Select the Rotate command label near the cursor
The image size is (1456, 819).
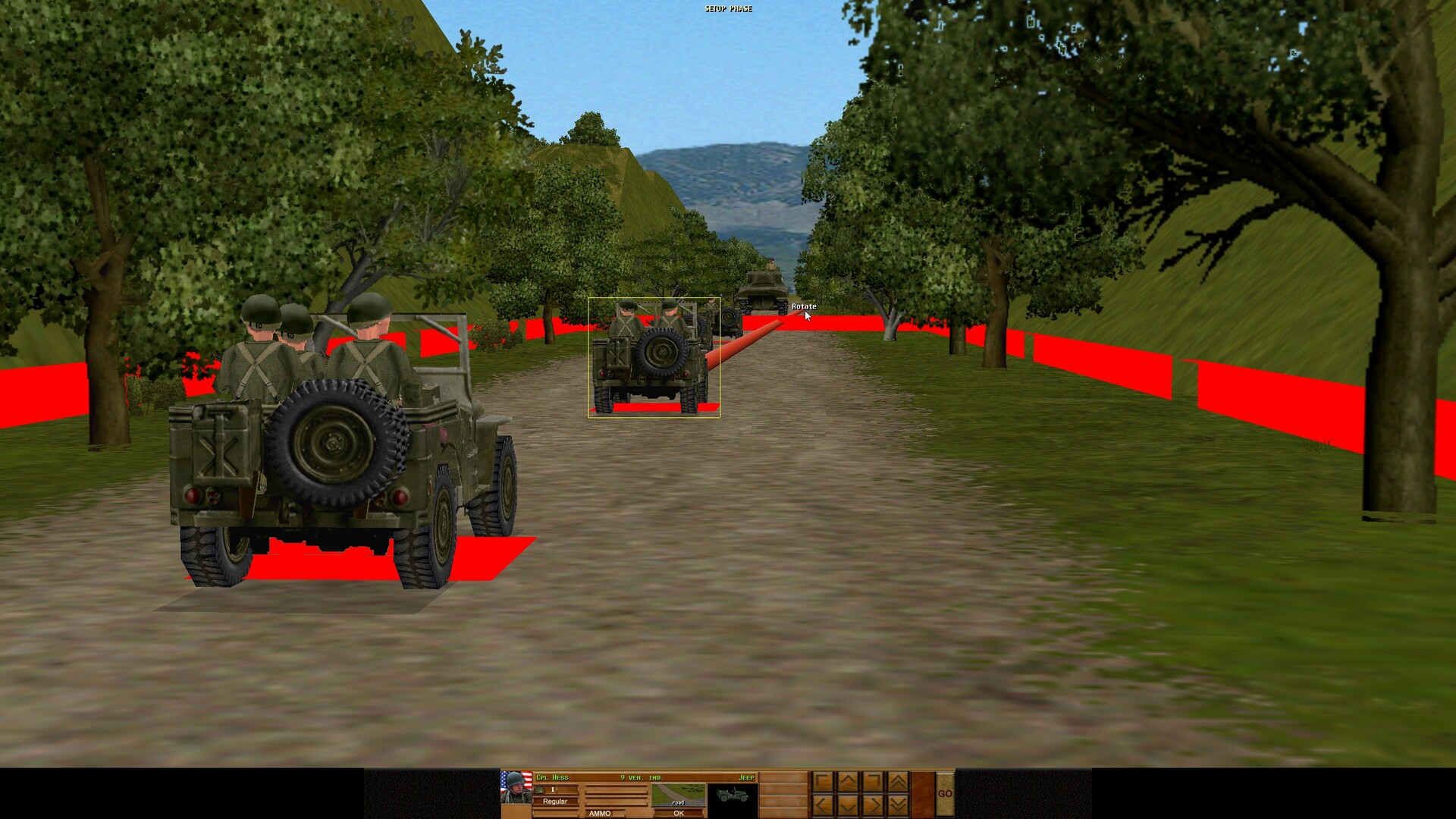(x=803, y=306)
